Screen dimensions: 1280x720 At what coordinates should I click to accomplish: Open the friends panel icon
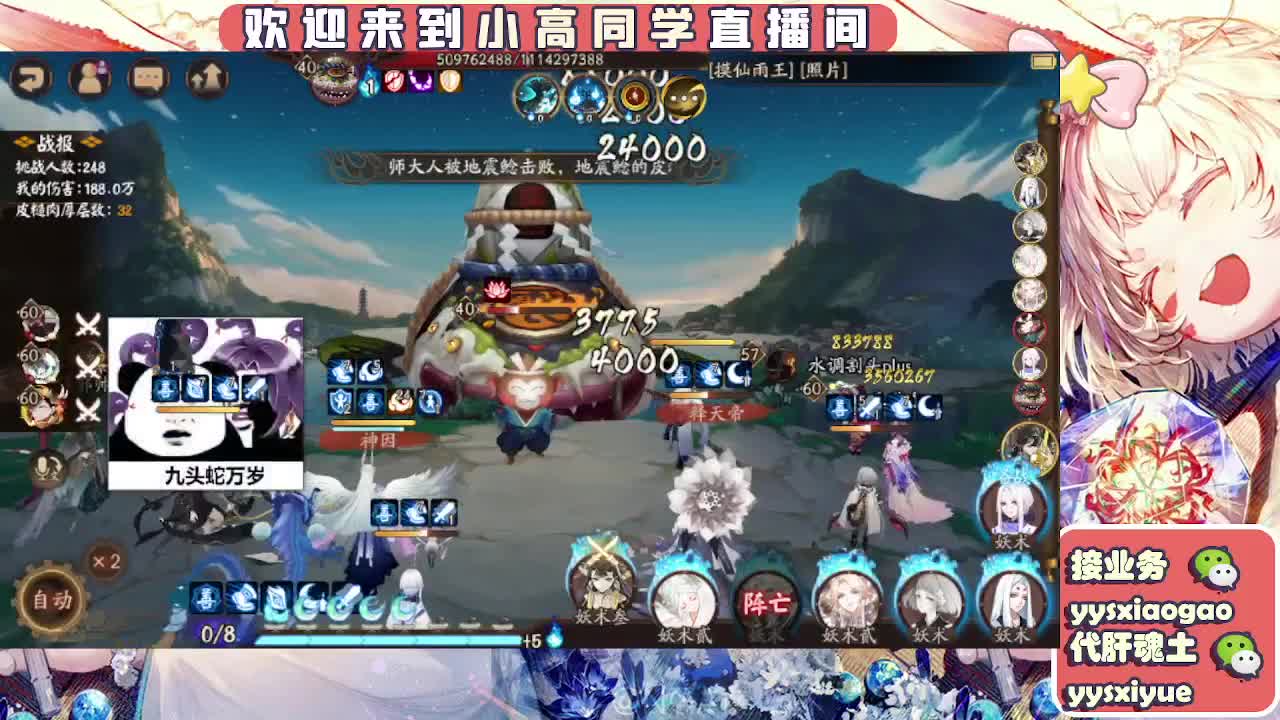pyautogui.click(x=89, y=76)
